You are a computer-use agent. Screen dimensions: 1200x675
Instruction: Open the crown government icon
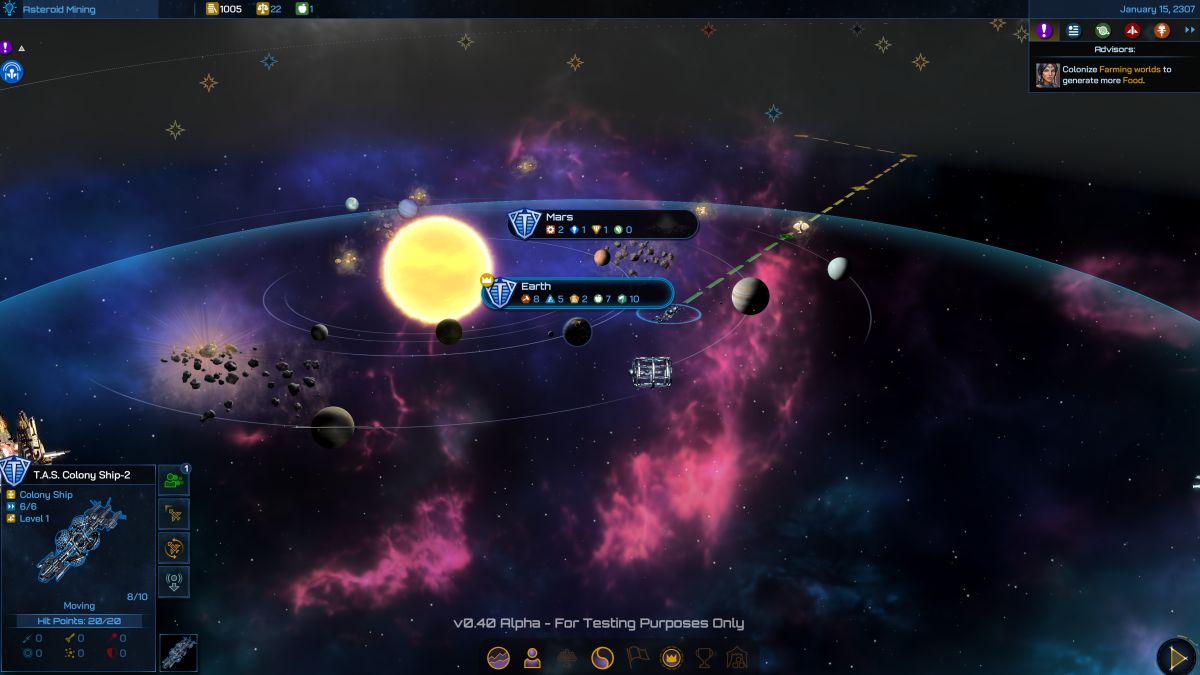click(672, 657)
